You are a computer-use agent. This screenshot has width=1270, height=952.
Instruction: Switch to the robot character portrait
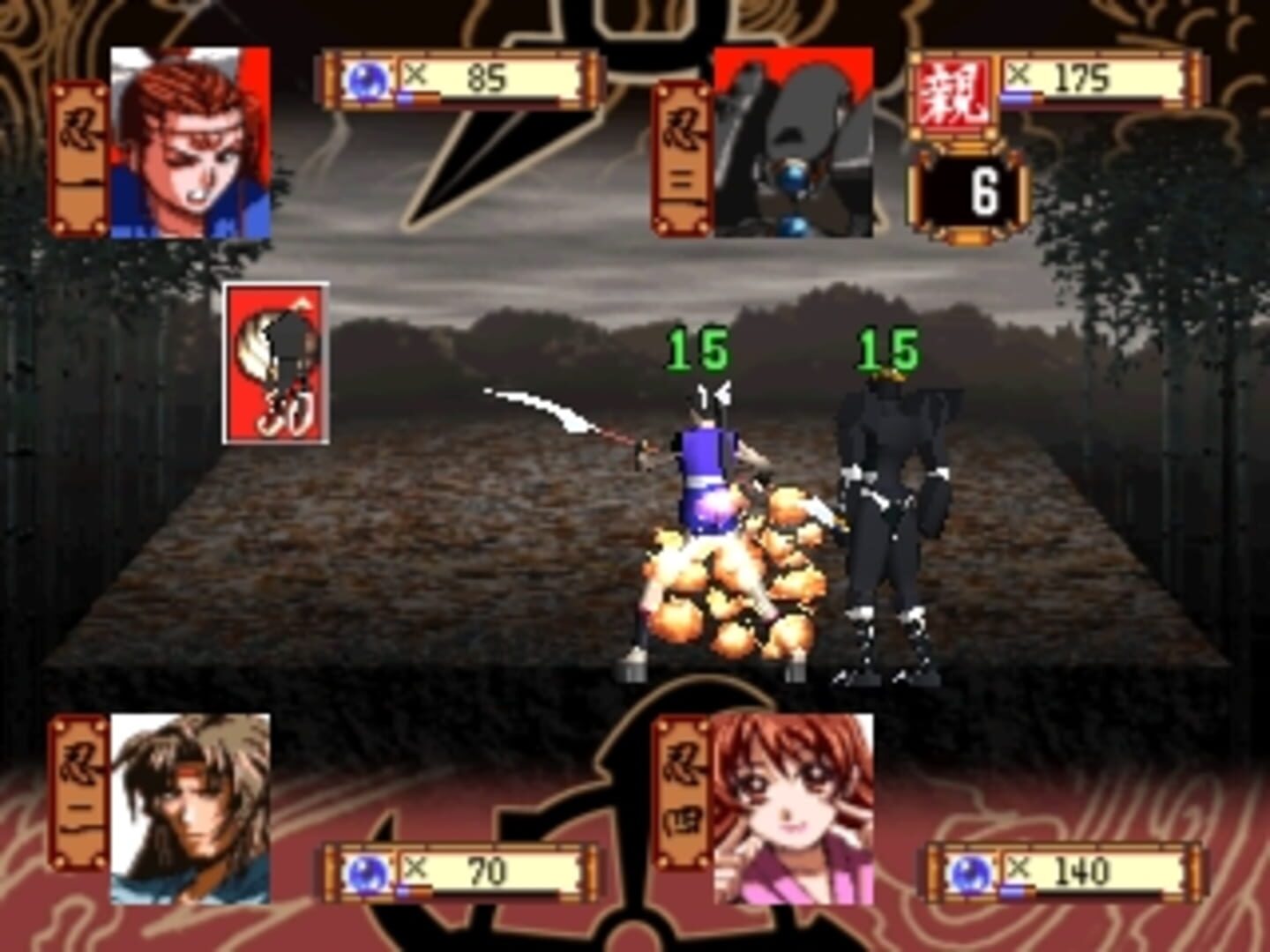pyautogui.click(x=794, y=141)
